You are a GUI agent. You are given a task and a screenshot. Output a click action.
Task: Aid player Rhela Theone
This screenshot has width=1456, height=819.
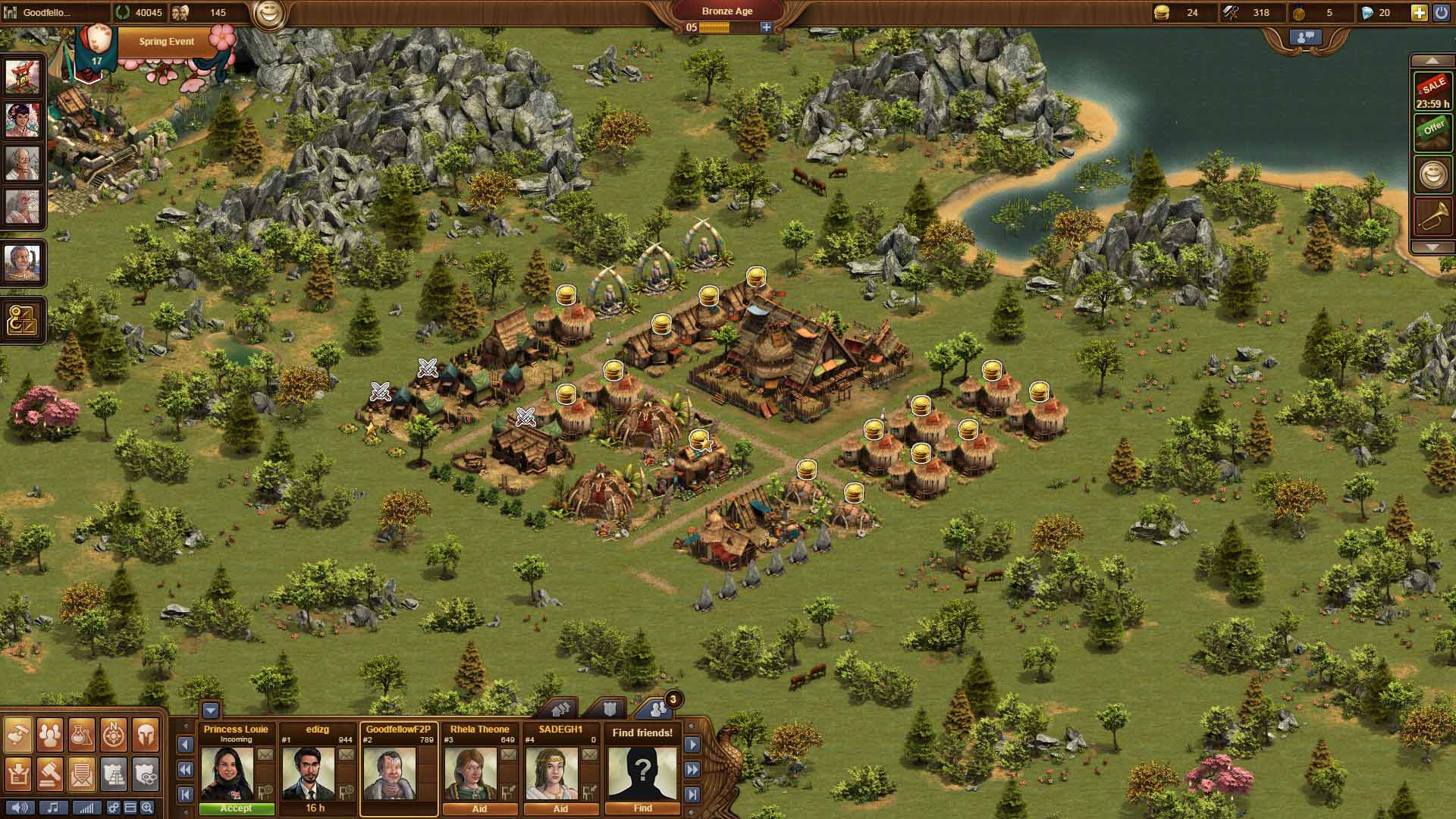(479, 808)
